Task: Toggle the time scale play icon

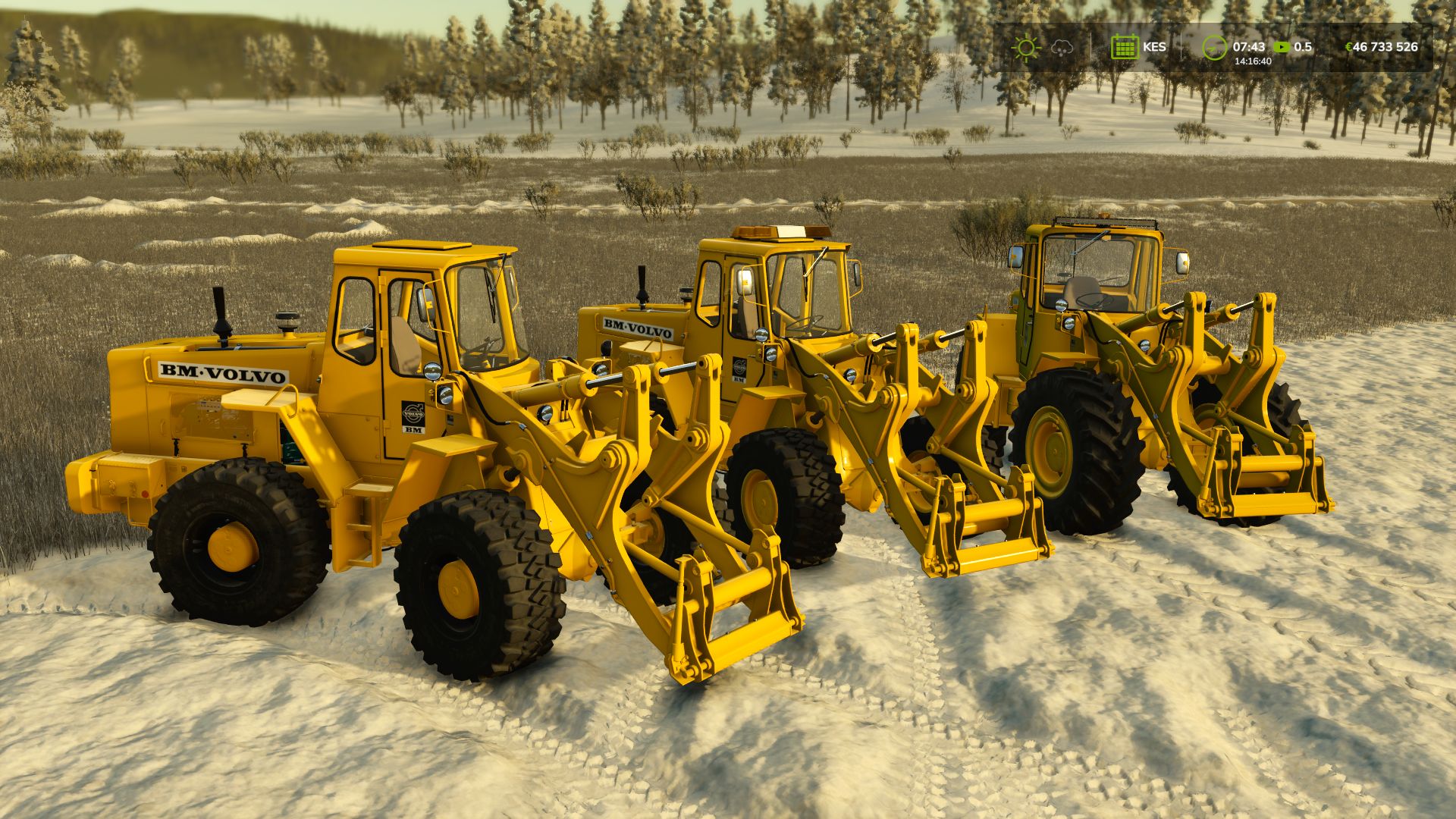Action: pyautogui.click(x=1281, y=47)
